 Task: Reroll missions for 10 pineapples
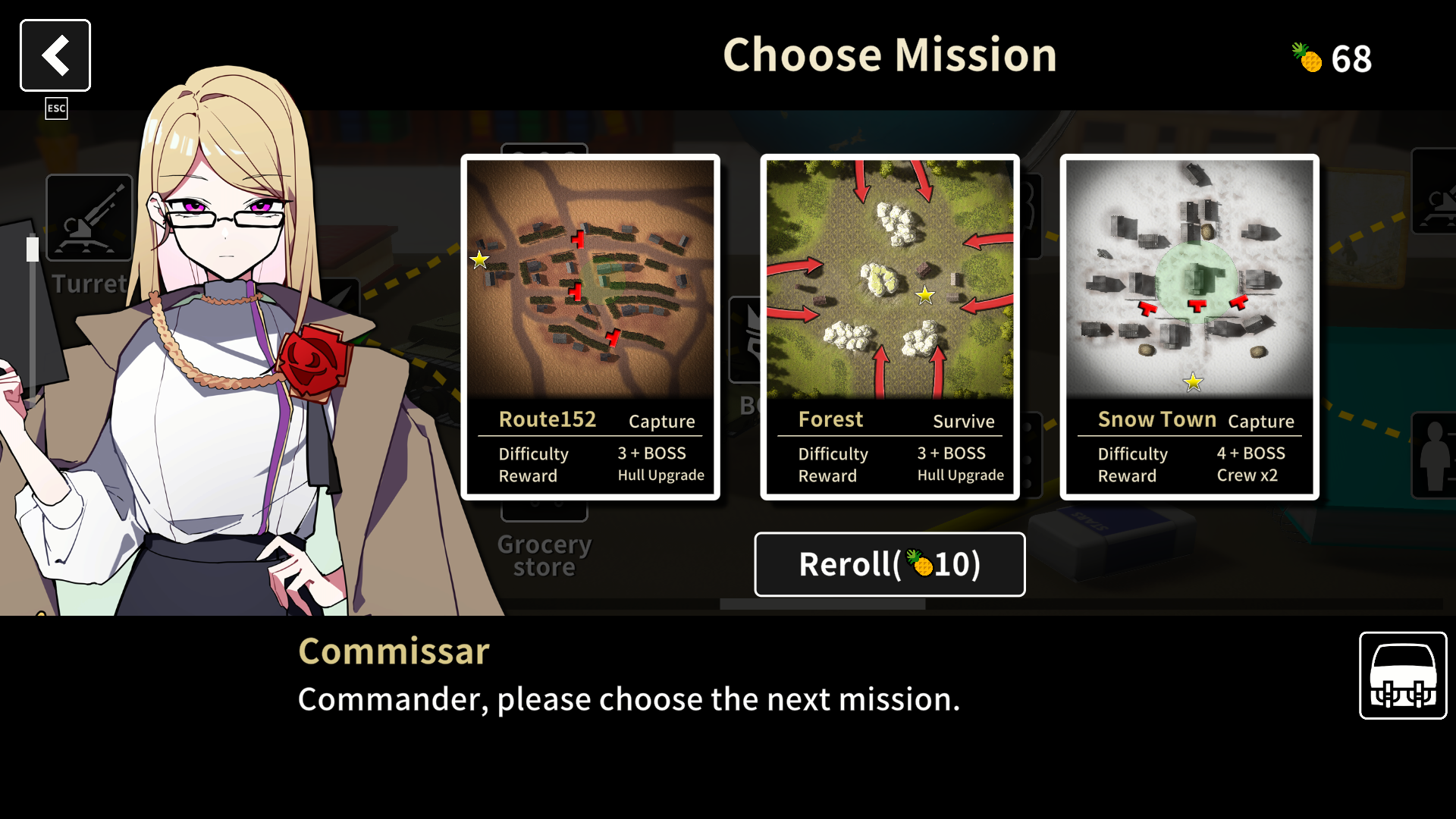point(889,564)
